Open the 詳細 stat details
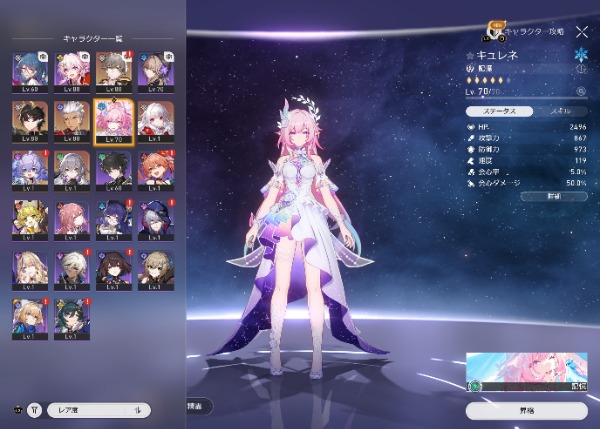 click(x=553, y=197)
